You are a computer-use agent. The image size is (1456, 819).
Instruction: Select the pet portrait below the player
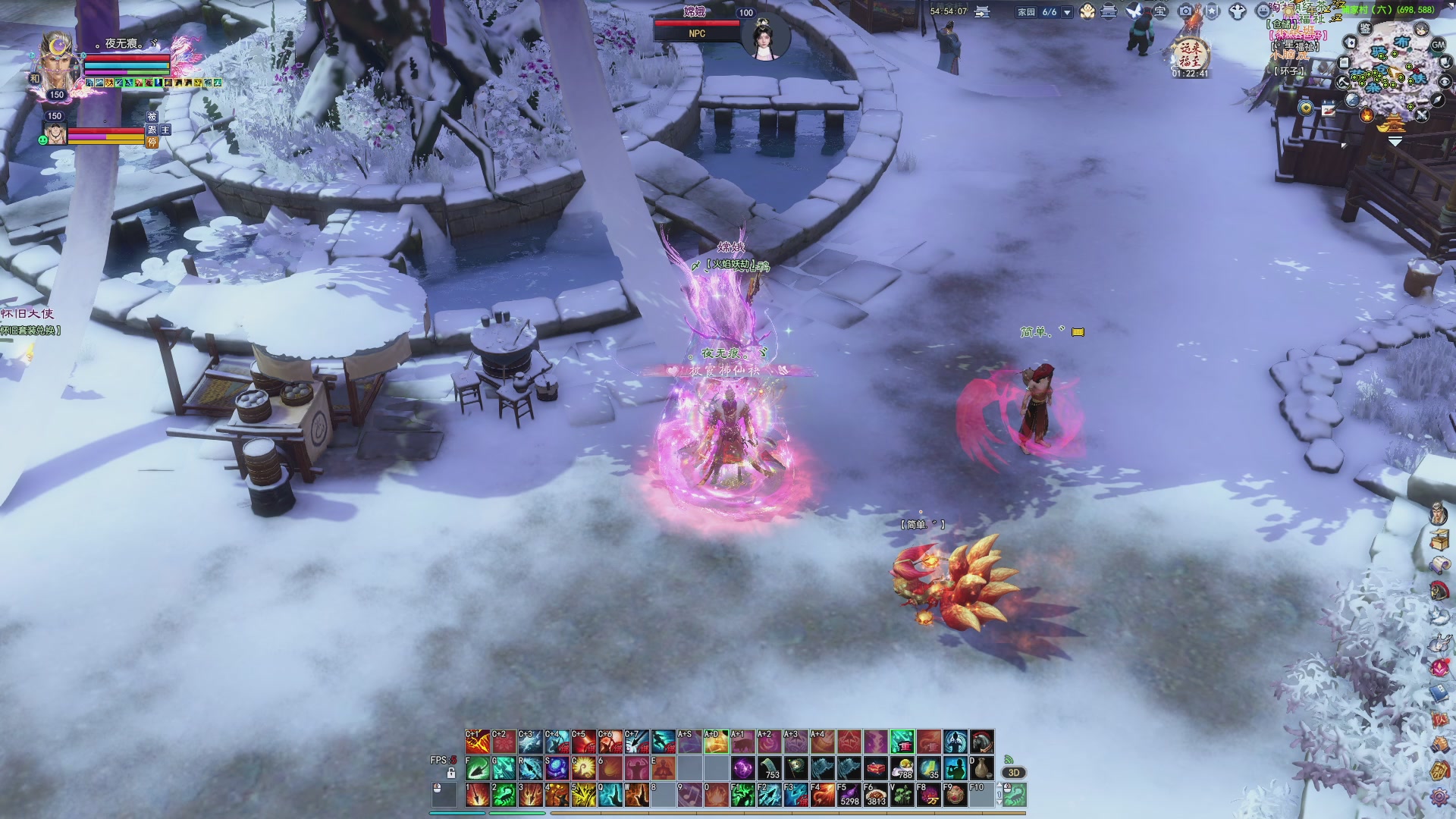[x=55, y=134]
